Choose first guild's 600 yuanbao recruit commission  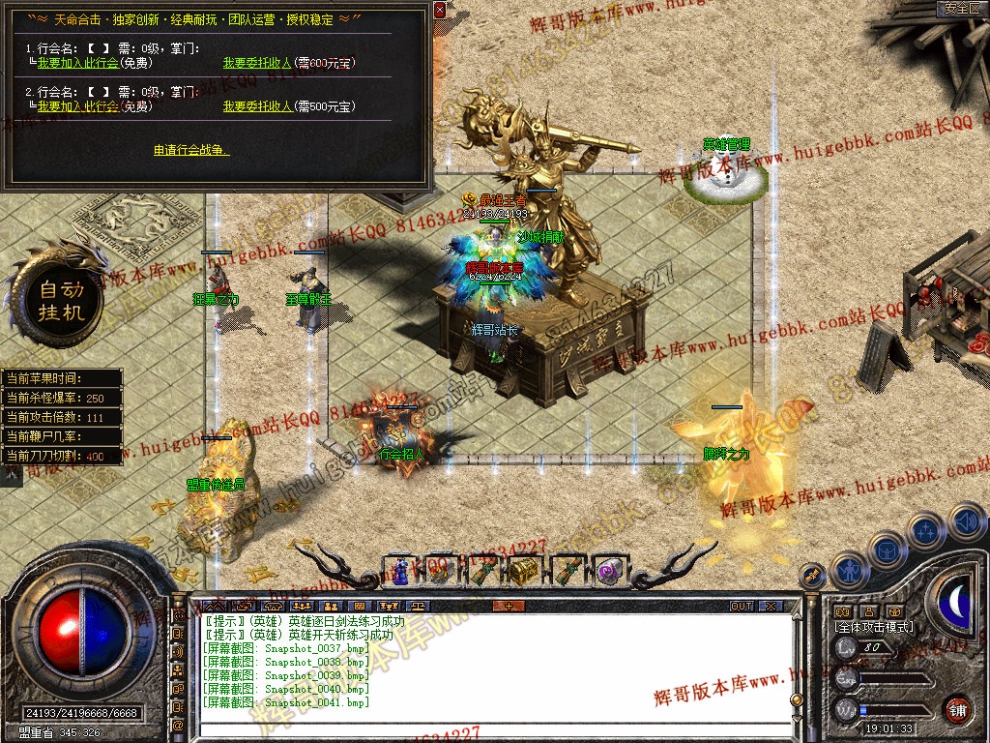tap(289, 62)
